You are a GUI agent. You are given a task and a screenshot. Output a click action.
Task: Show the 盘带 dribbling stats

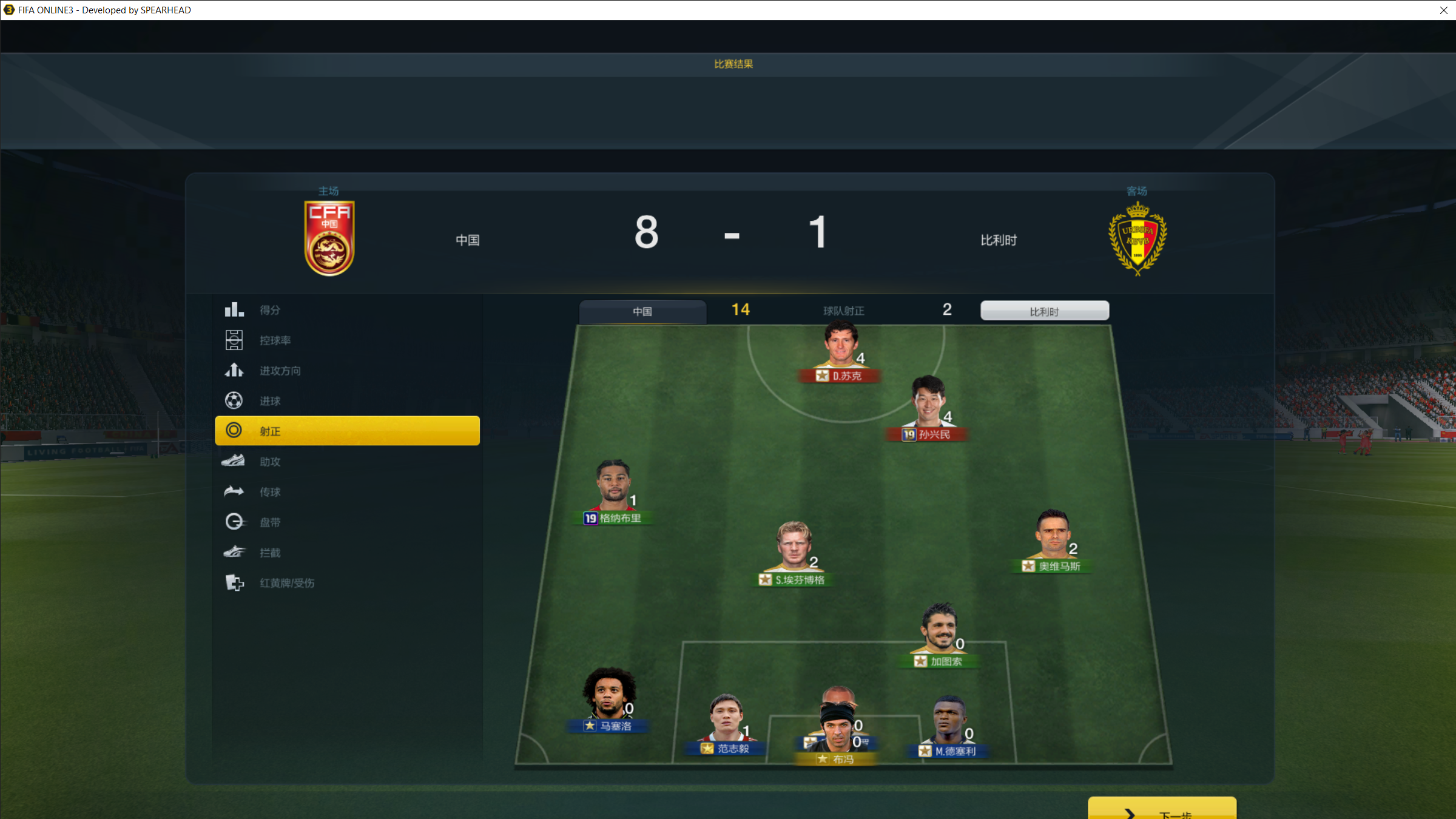(x=270, y=522)
